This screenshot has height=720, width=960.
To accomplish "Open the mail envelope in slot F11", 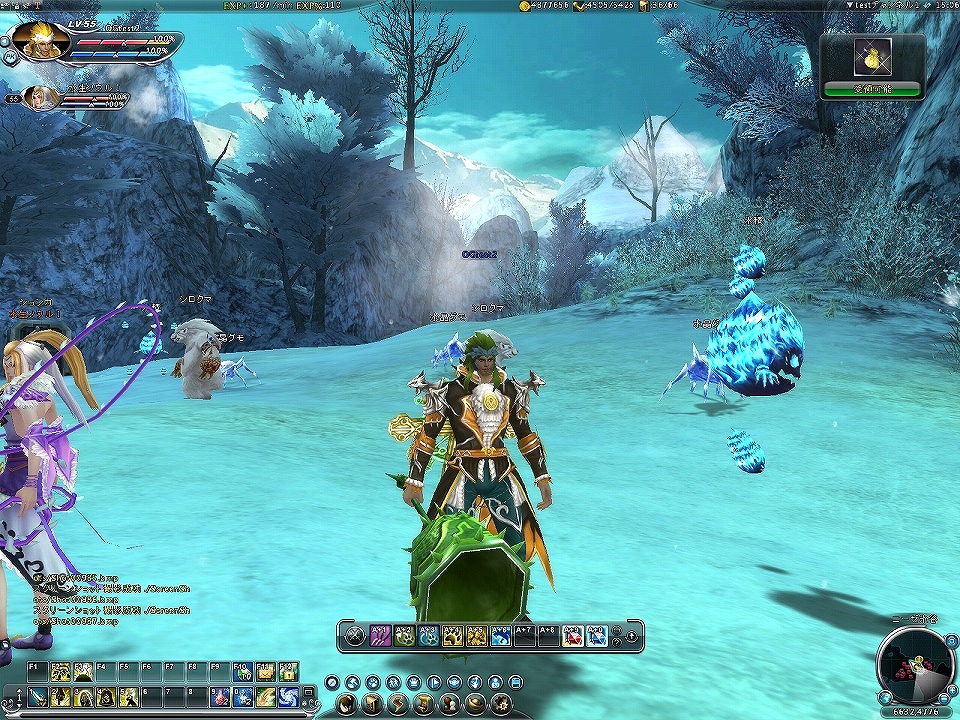I will [265, 673].
